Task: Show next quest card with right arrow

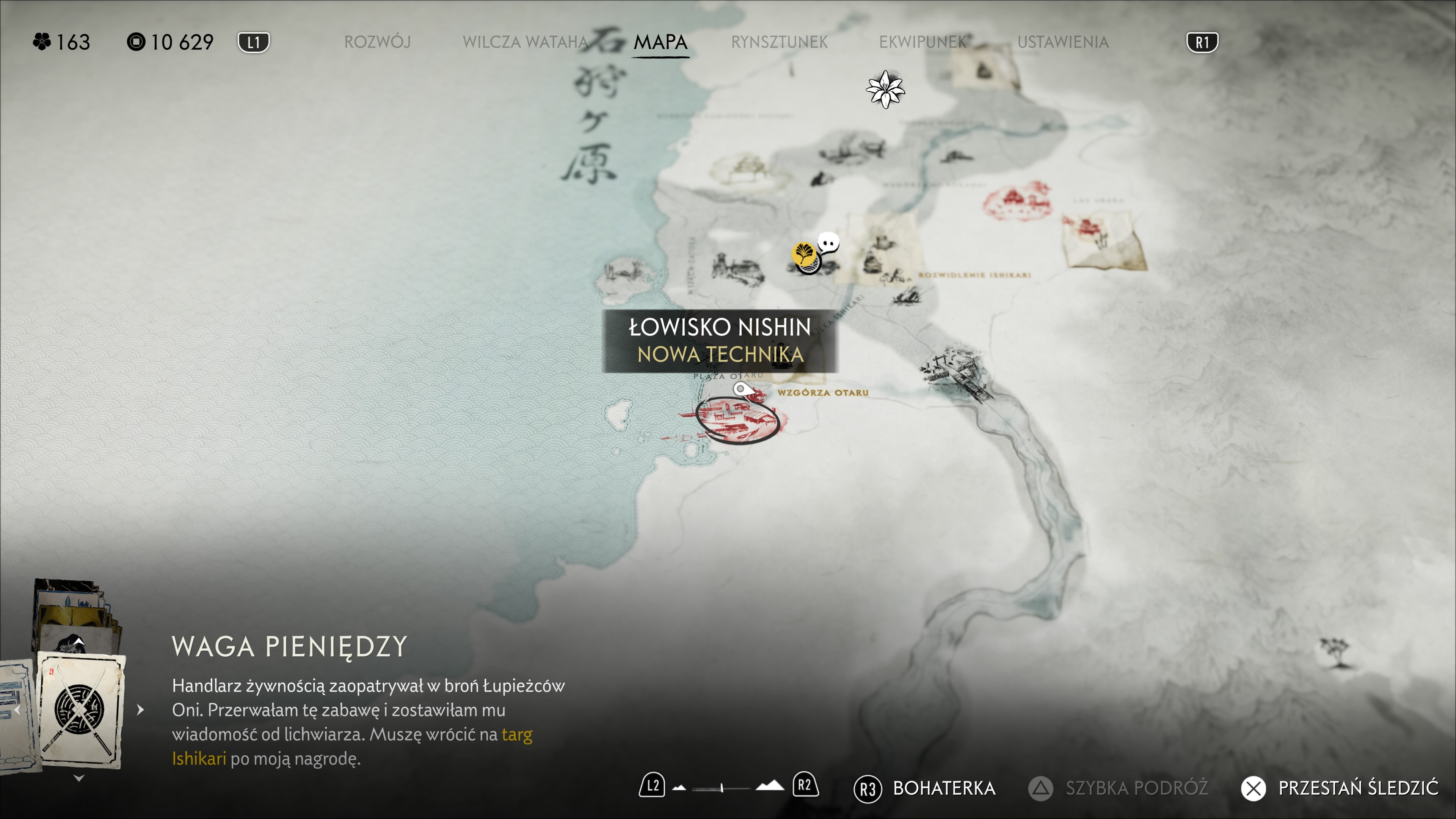Action: pyautogui.click(x=141, y=710)
